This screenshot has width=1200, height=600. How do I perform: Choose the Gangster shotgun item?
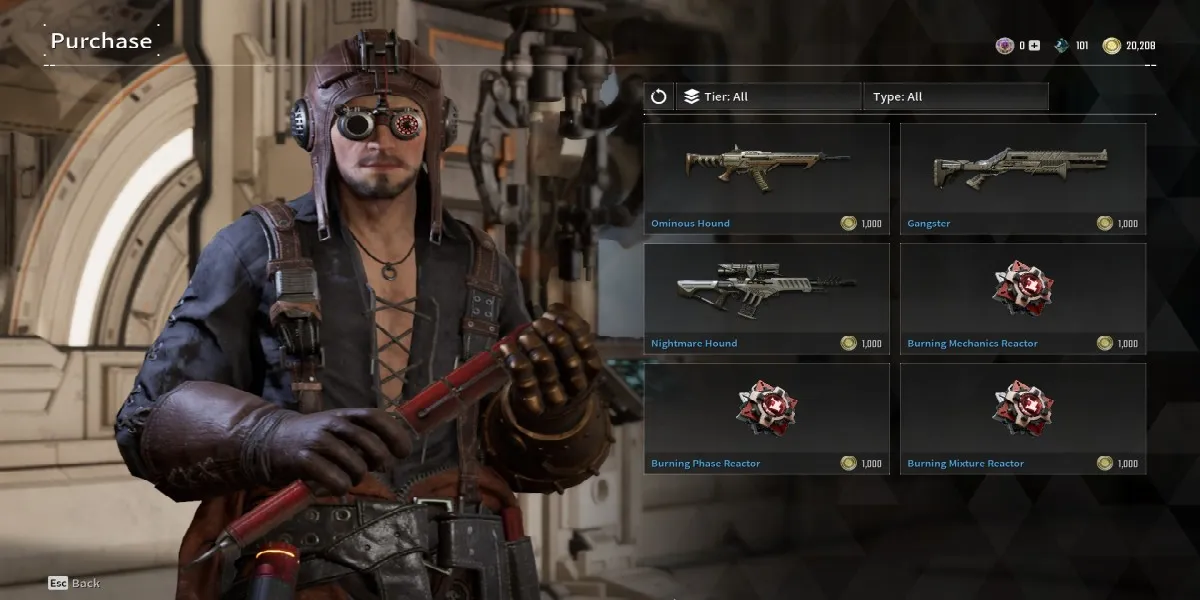1022,178
